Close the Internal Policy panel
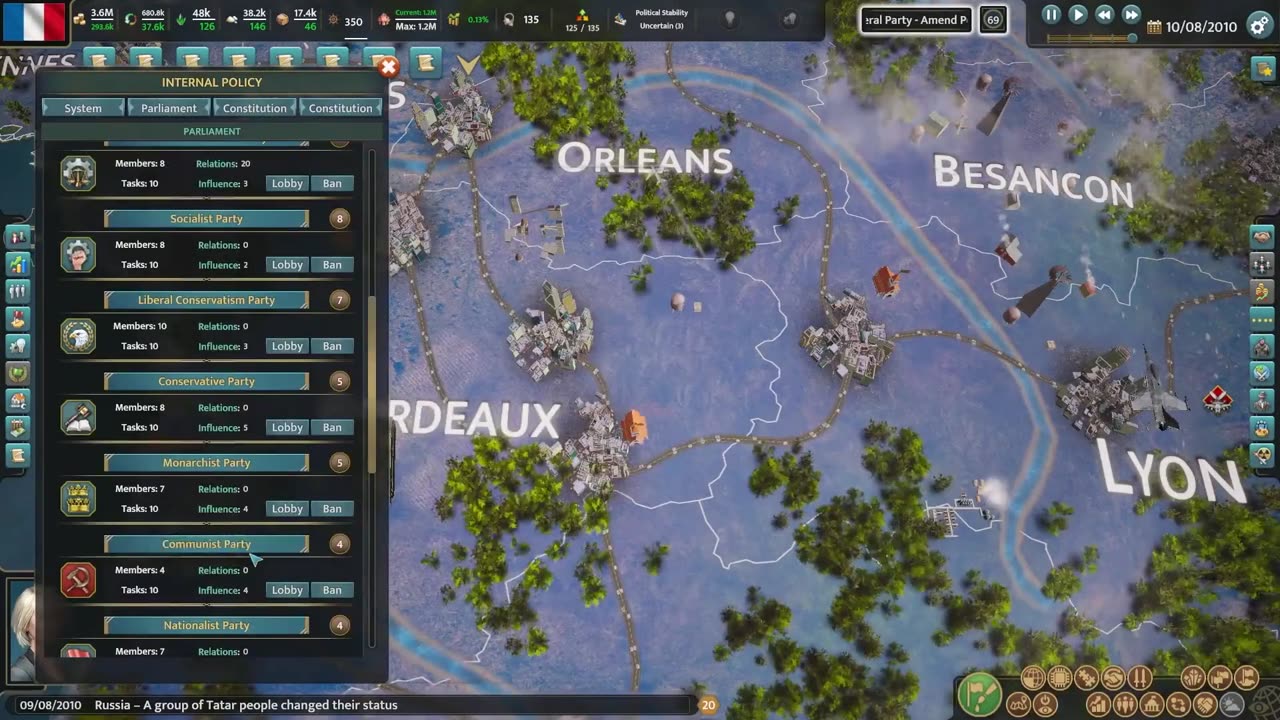The height and width of the screenshot is (720, 1280). click(388, 67)
